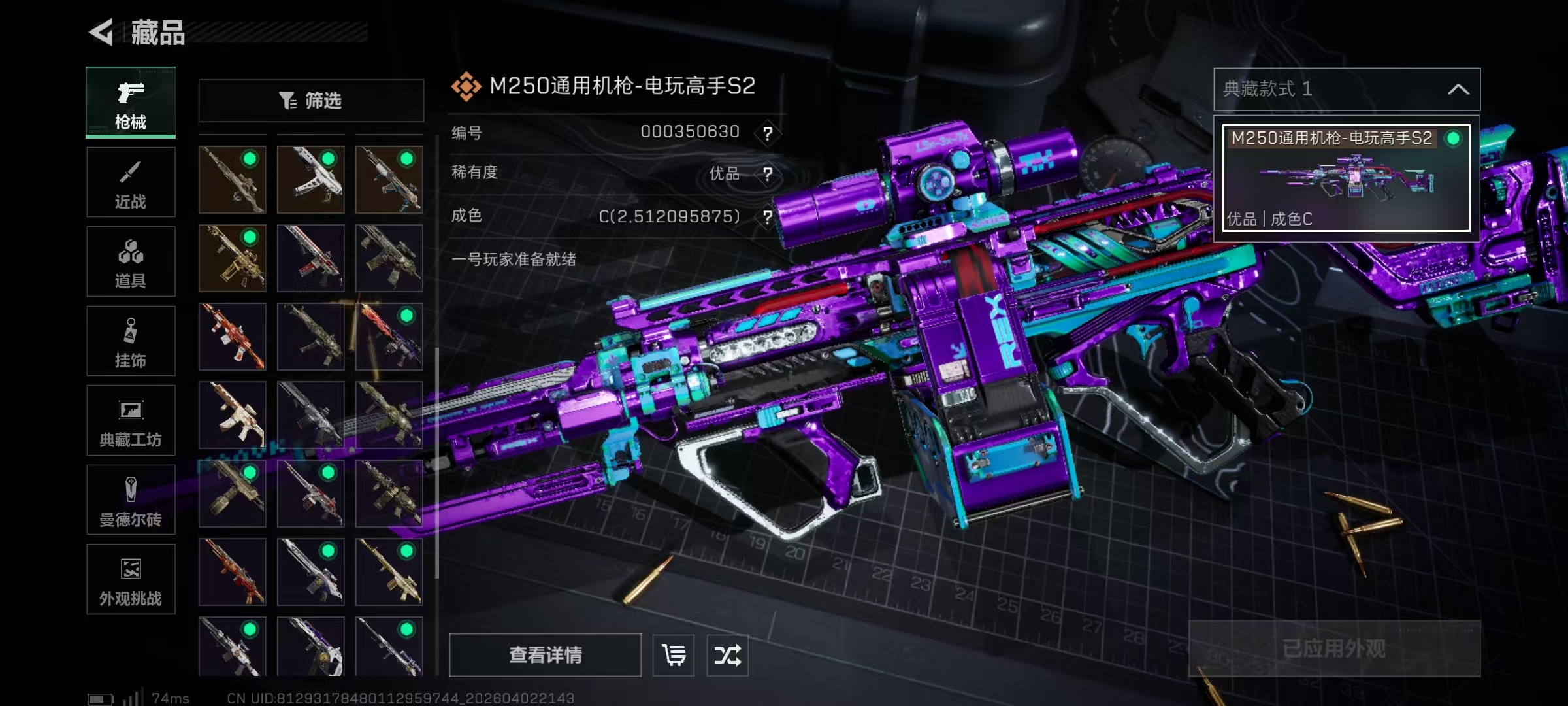The height and width of the screenshot is (706, 1568).
Task: Click 查看详情 to view details
Action: coord(545,655)
